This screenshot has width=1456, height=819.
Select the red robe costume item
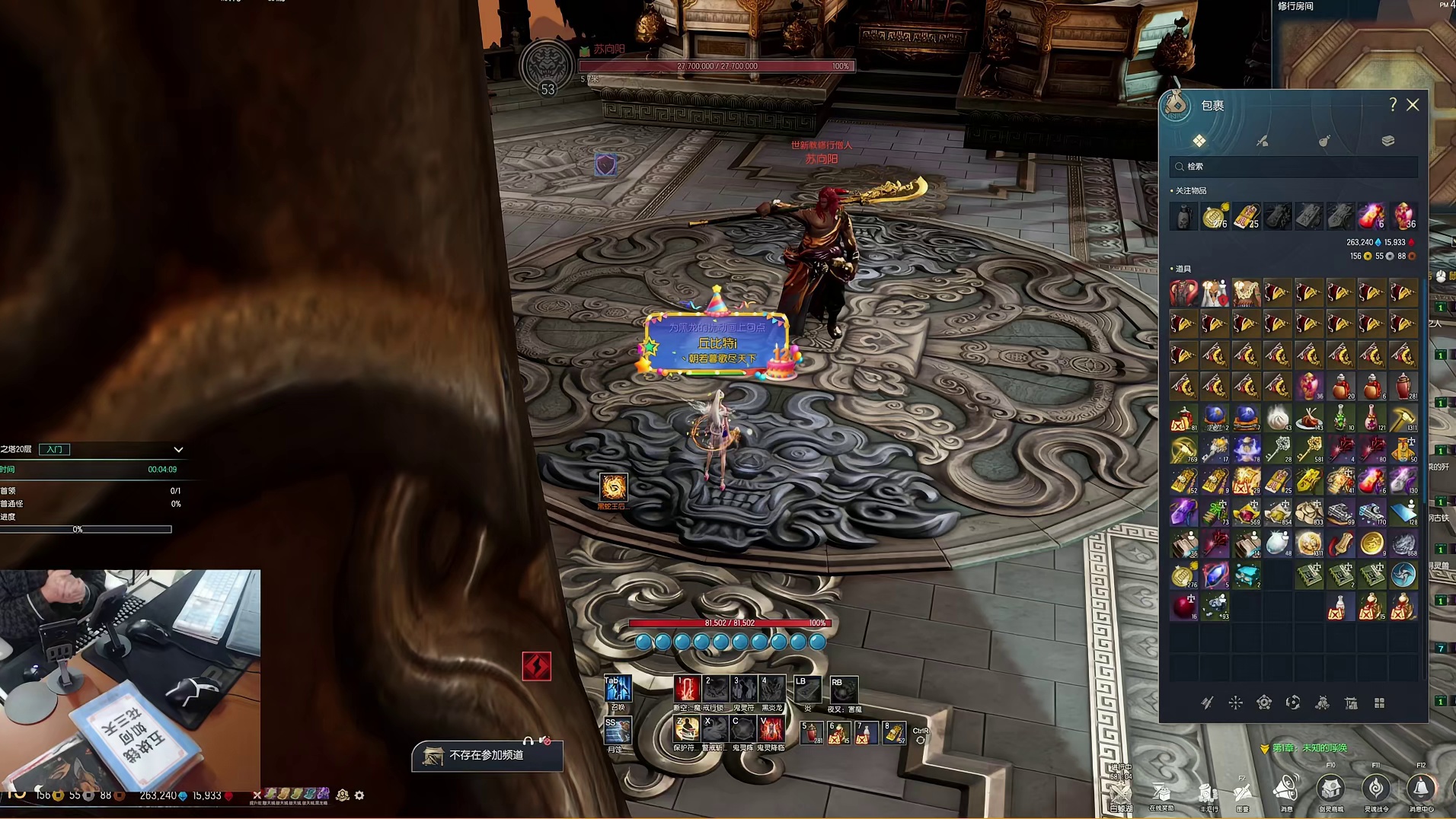tap(1183, 293)
